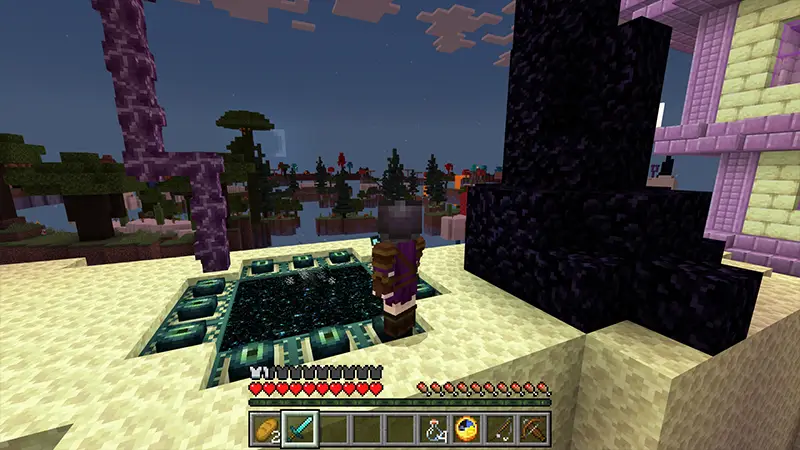This screenshot has height=450, width=800.
Task: Choose the diamond sword hotbar slot
Action: [299, 428]
